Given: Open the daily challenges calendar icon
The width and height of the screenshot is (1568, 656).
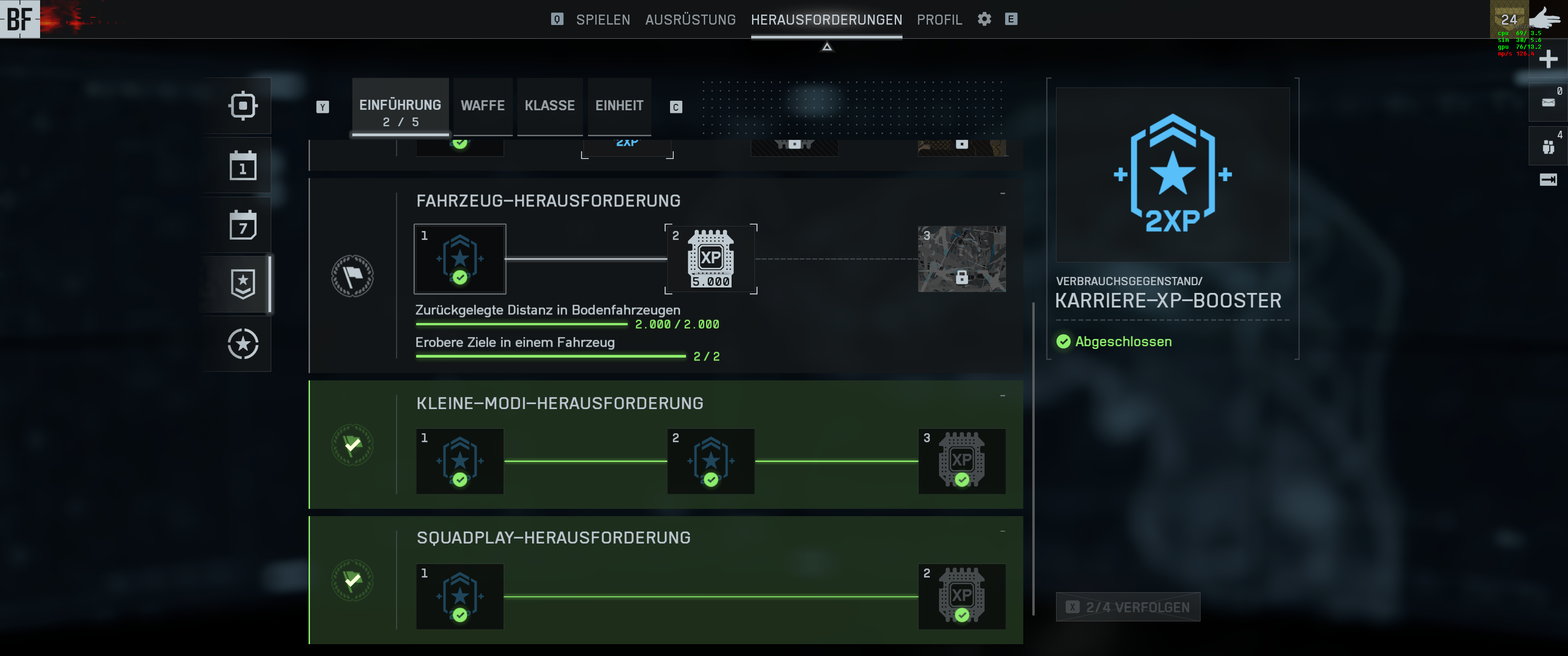Looking at the screenshot, I should tap(243, 166).
